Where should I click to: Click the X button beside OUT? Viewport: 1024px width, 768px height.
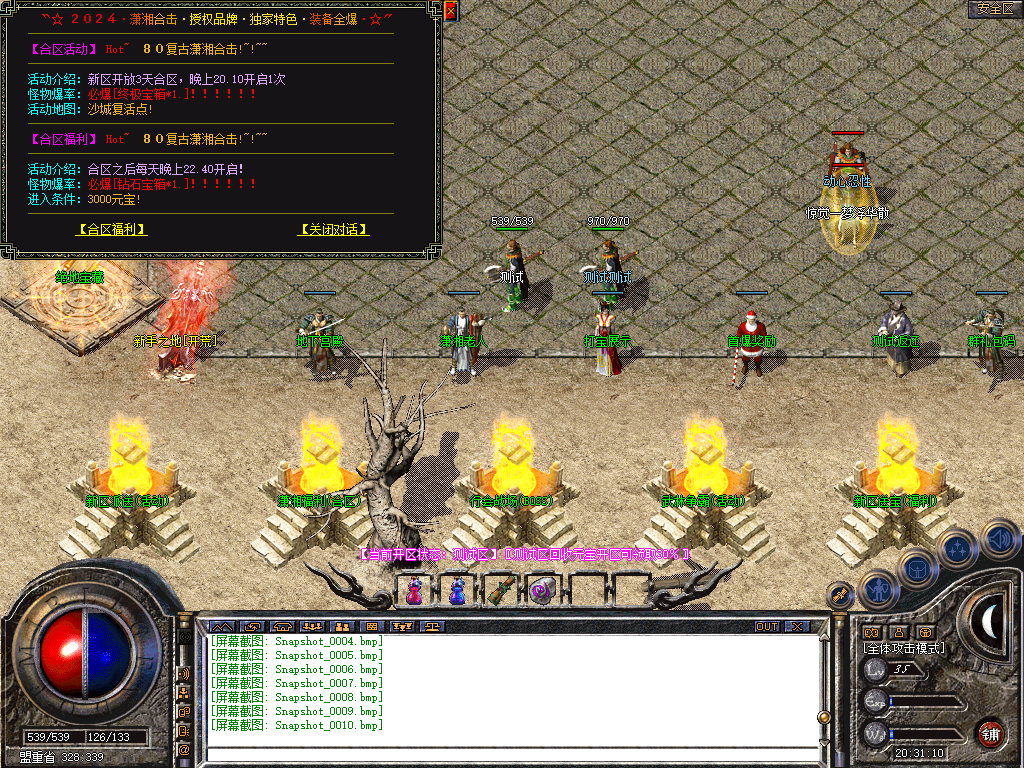797,626
